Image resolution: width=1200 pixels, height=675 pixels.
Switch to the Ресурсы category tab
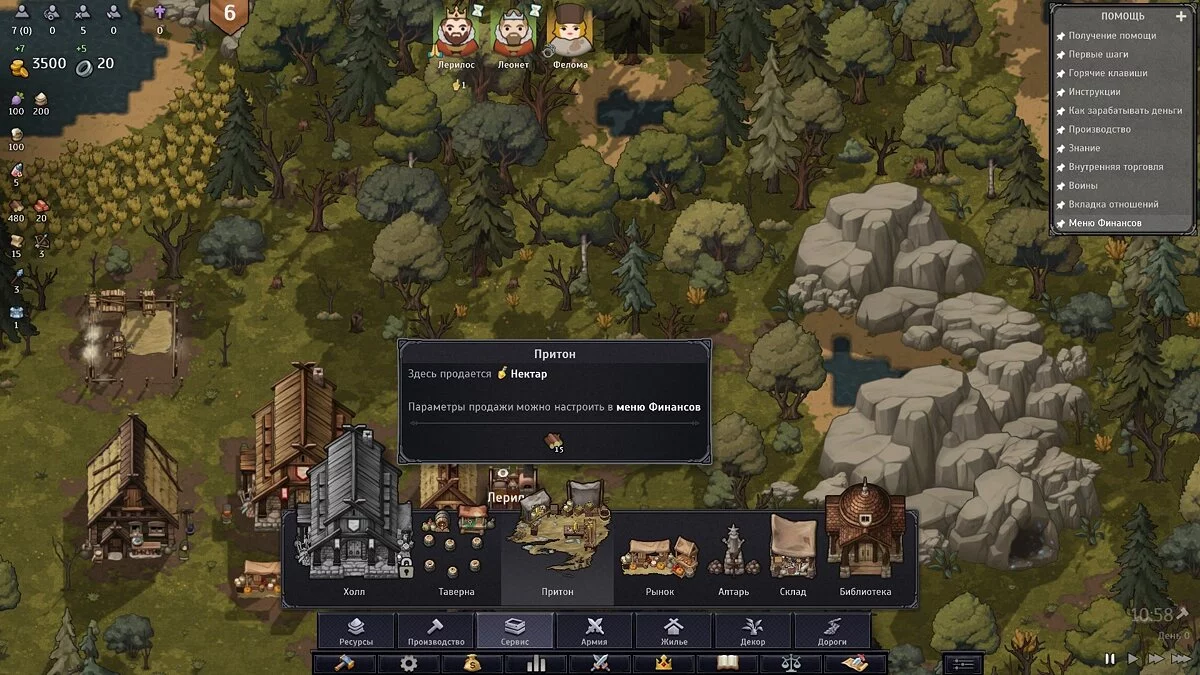[356, 631]
